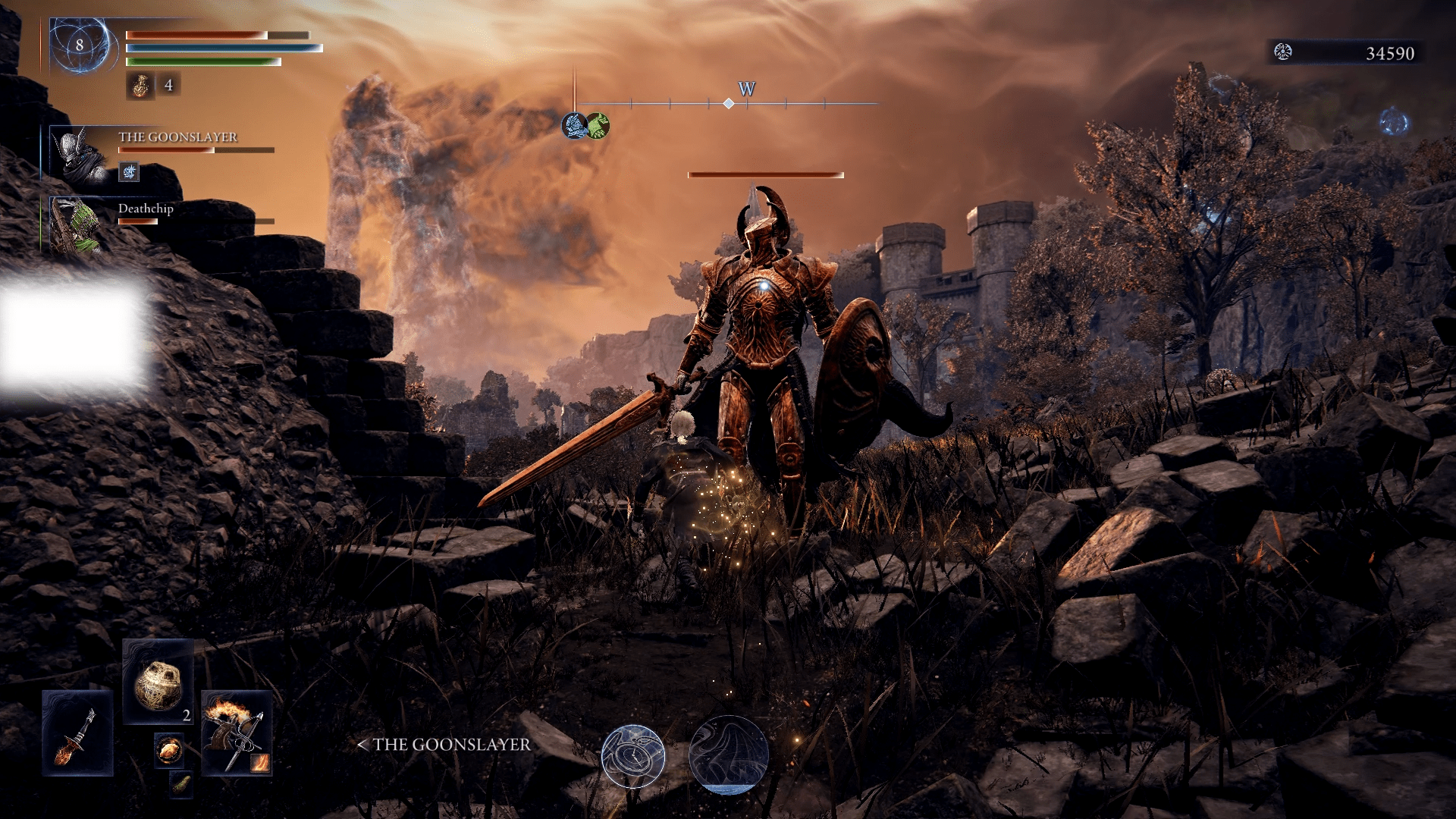Image resolution: width=1456 pixels, height=819 pixels.
Task: Click the blue status icon under THE GOONSLAYER
Action: coord(129,173)
